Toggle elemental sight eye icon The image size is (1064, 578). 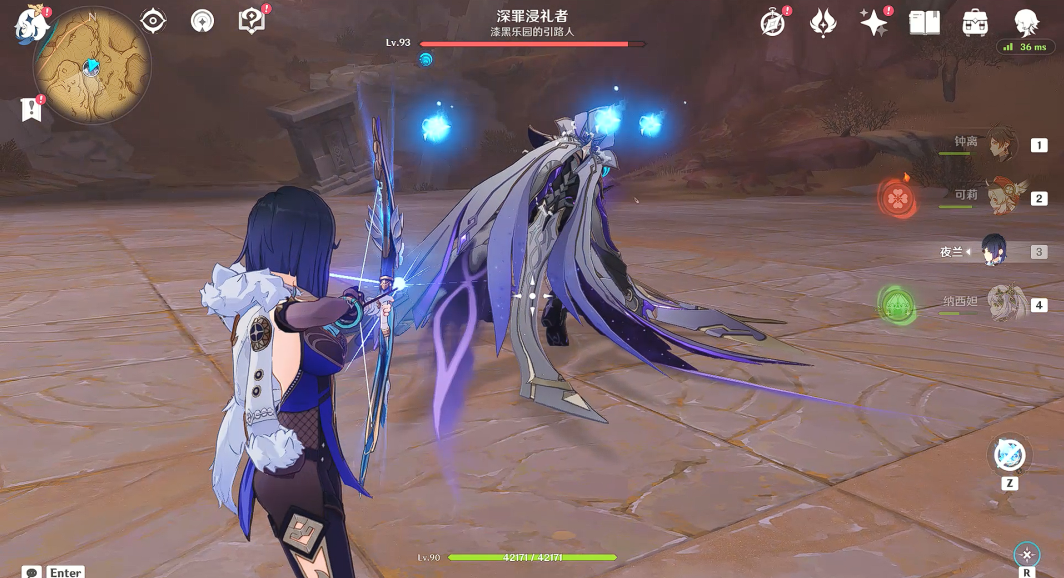pos(153,20)
